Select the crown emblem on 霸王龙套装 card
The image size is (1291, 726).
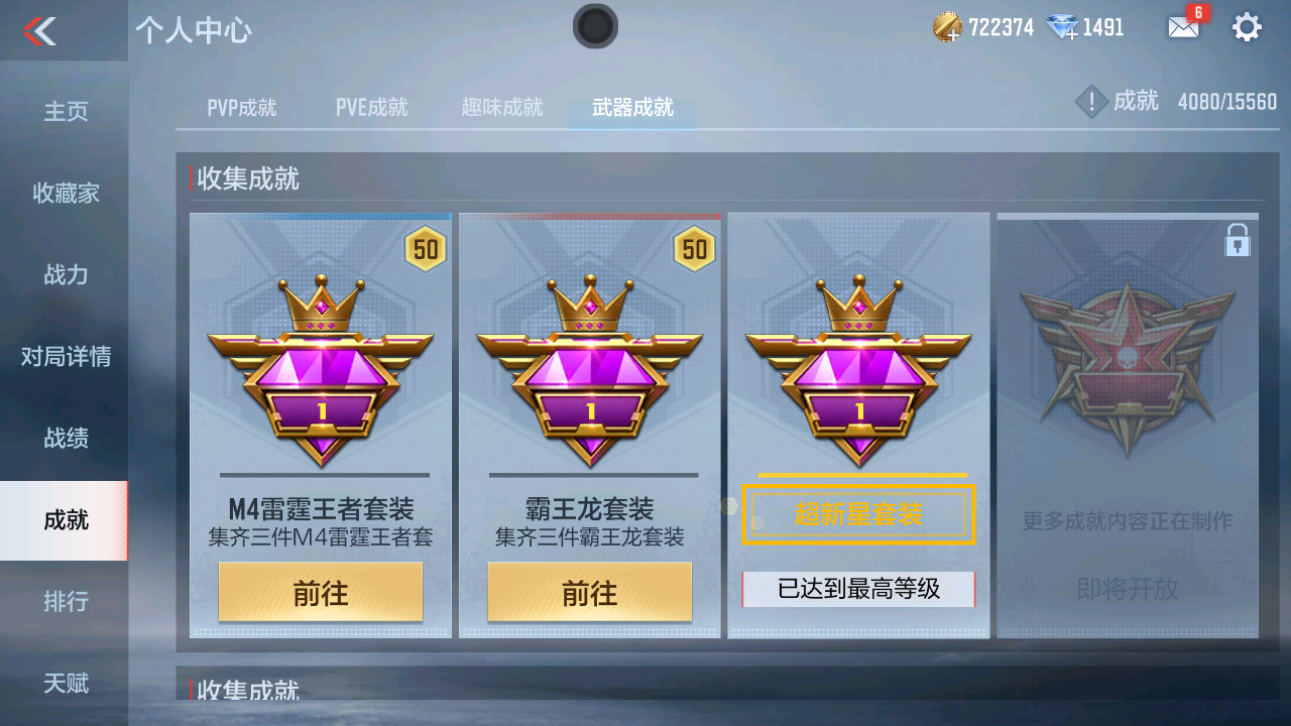point(589,306)
